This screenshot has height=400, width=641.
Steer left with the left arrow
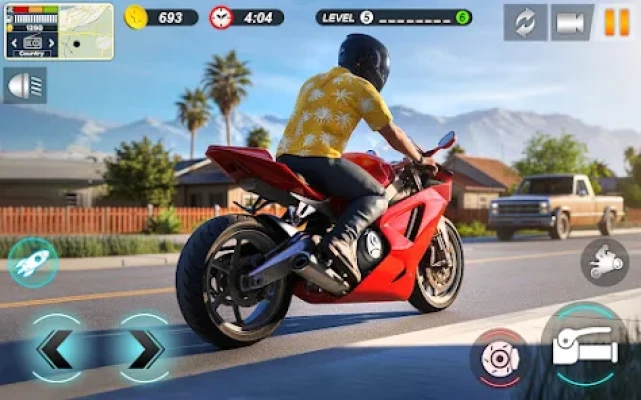[x=57, y=348]
